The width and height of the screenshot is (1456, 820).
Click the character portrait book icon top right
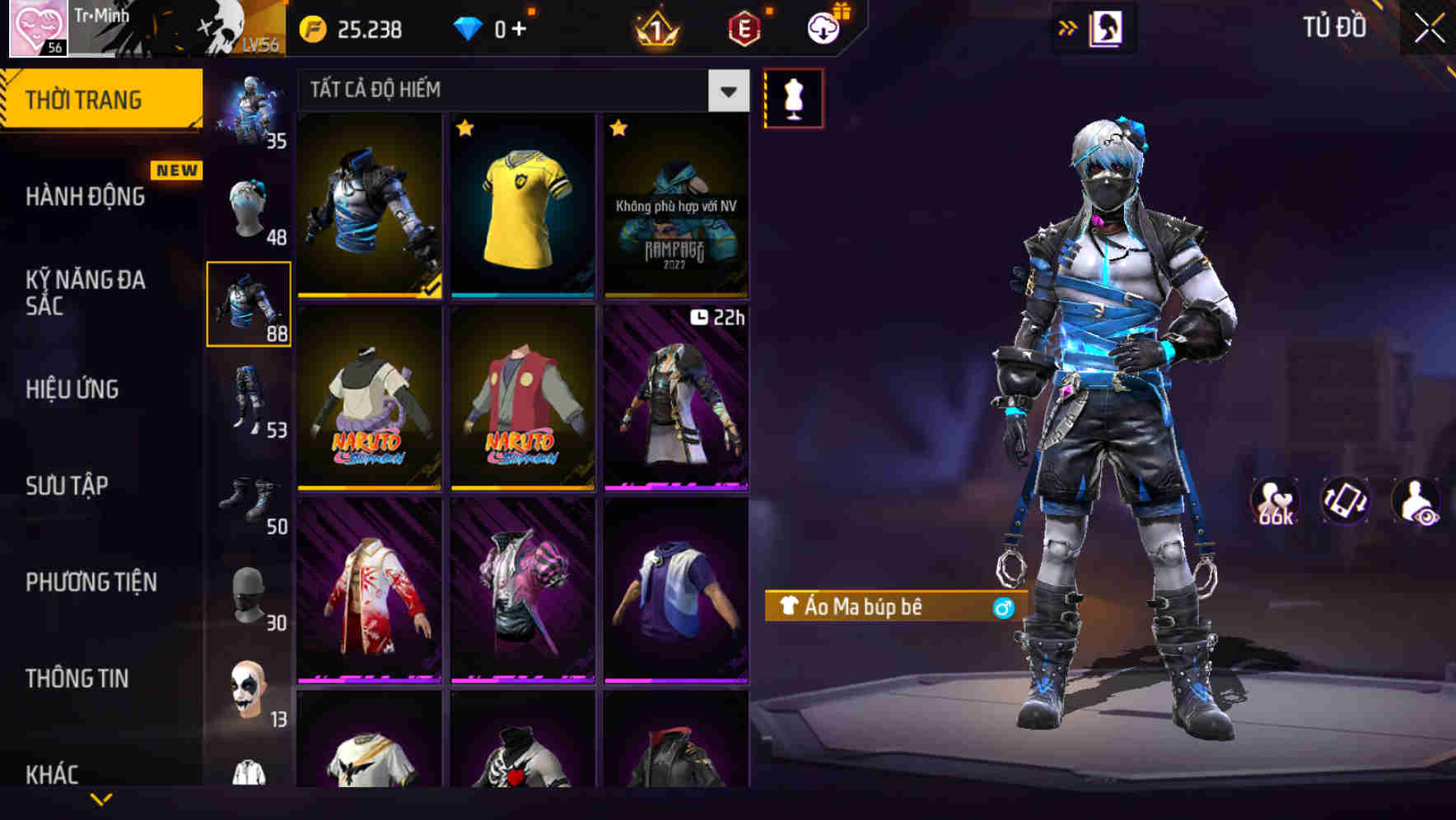1108,27
